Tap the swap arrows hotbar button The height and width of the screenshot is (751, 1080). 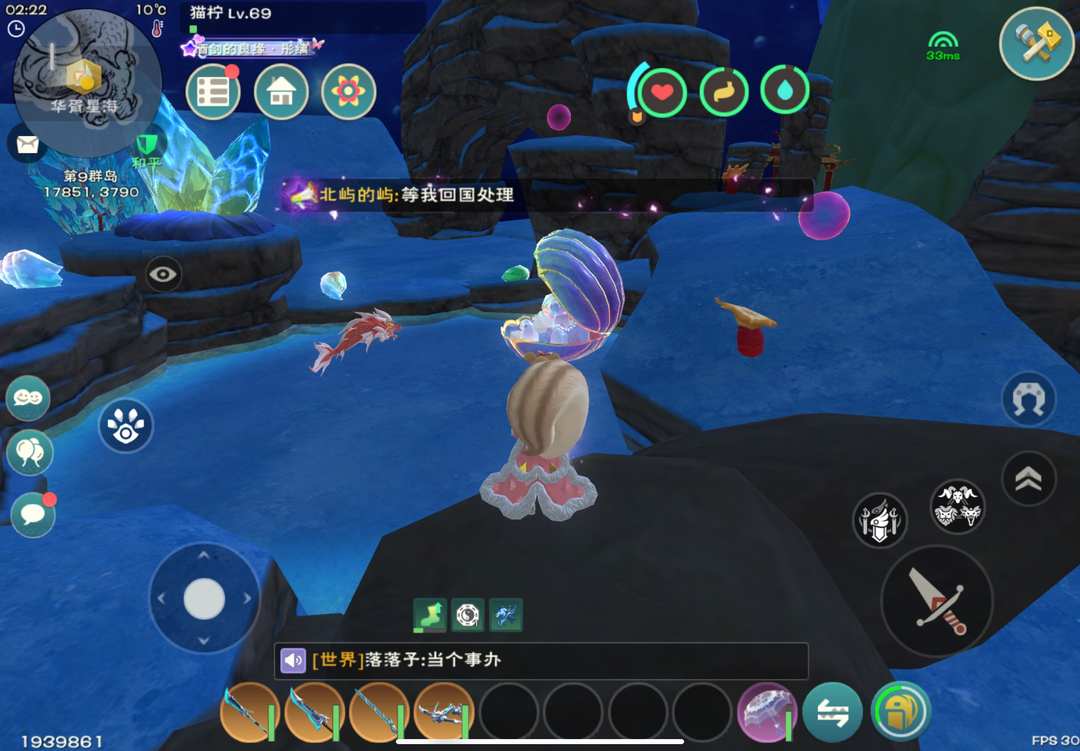pyautogui.click(x=832, y=712)
